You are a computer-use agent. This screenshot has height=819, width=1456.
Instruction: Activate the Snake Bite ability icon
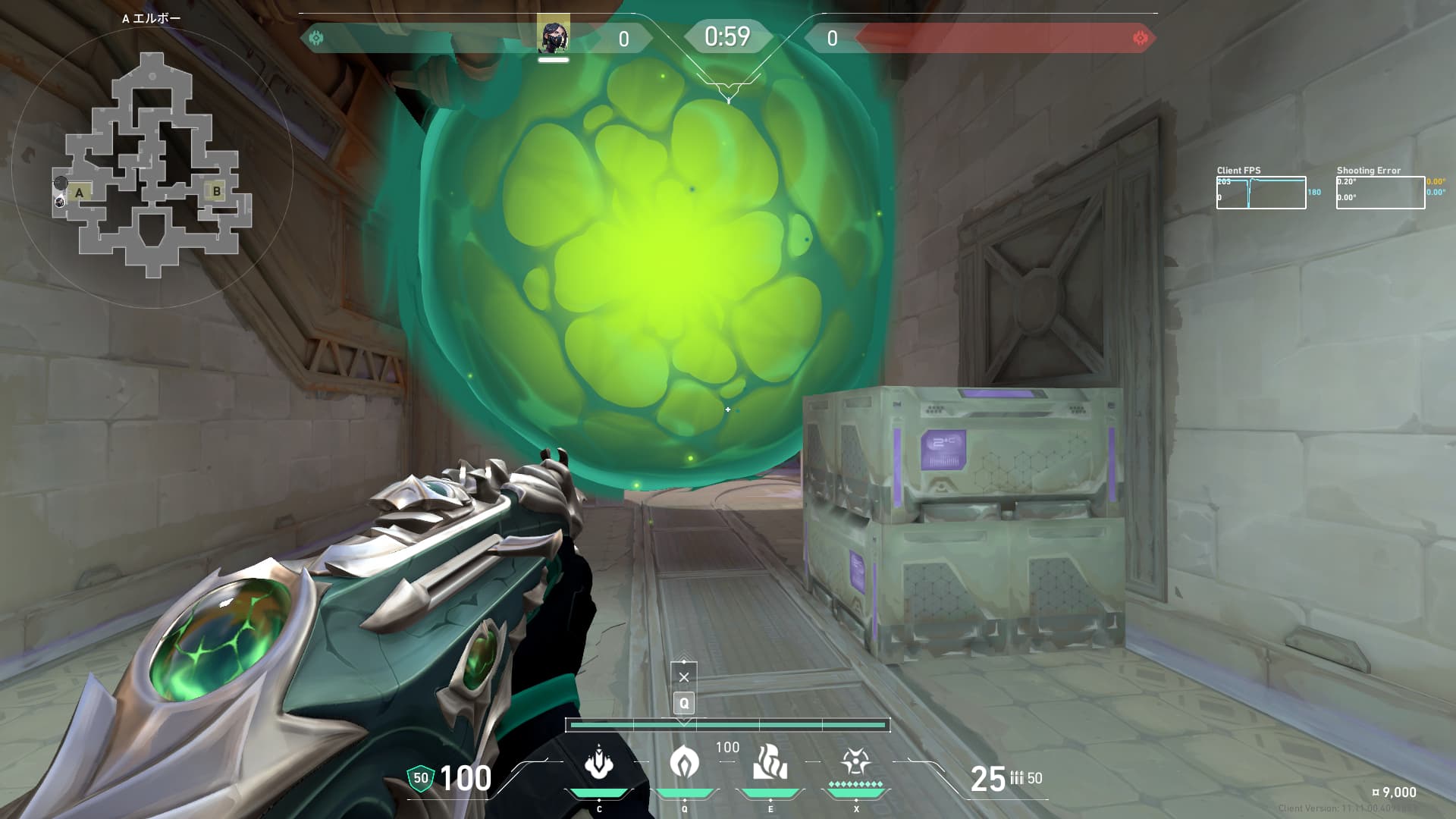[599, 763]
